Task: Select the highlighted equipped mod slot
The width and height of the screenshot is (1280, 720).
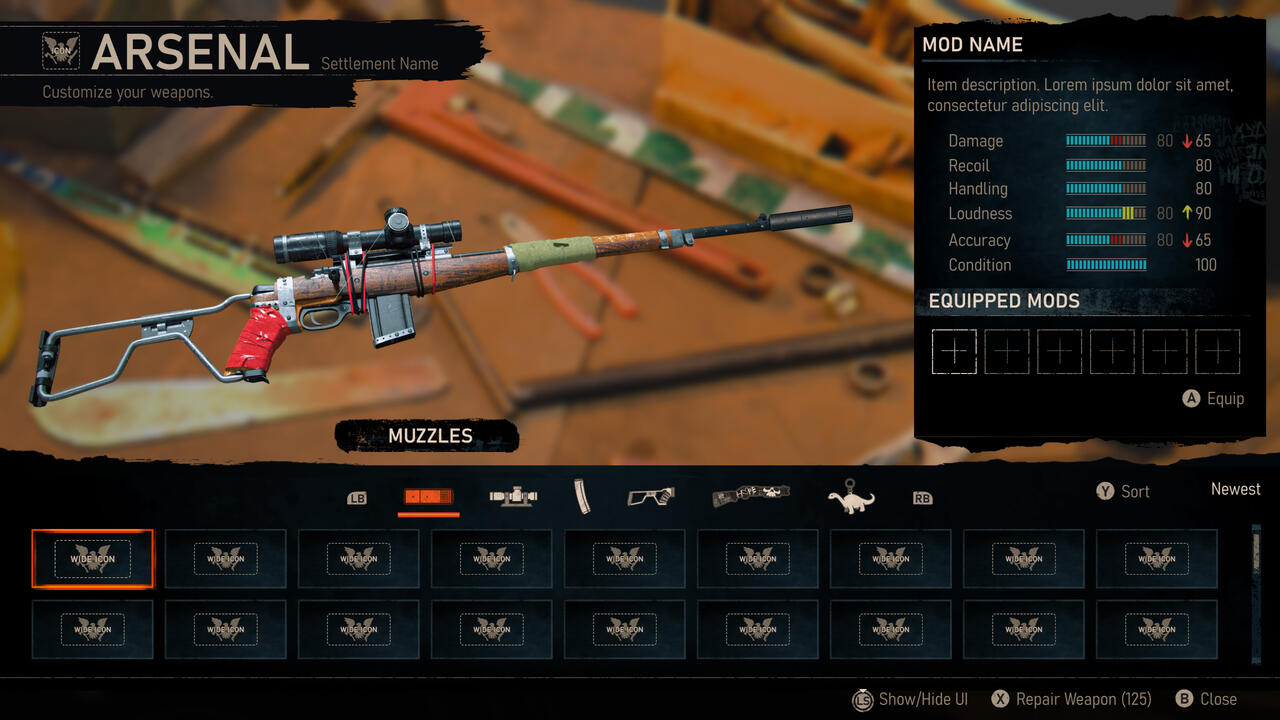Action: 954,352
